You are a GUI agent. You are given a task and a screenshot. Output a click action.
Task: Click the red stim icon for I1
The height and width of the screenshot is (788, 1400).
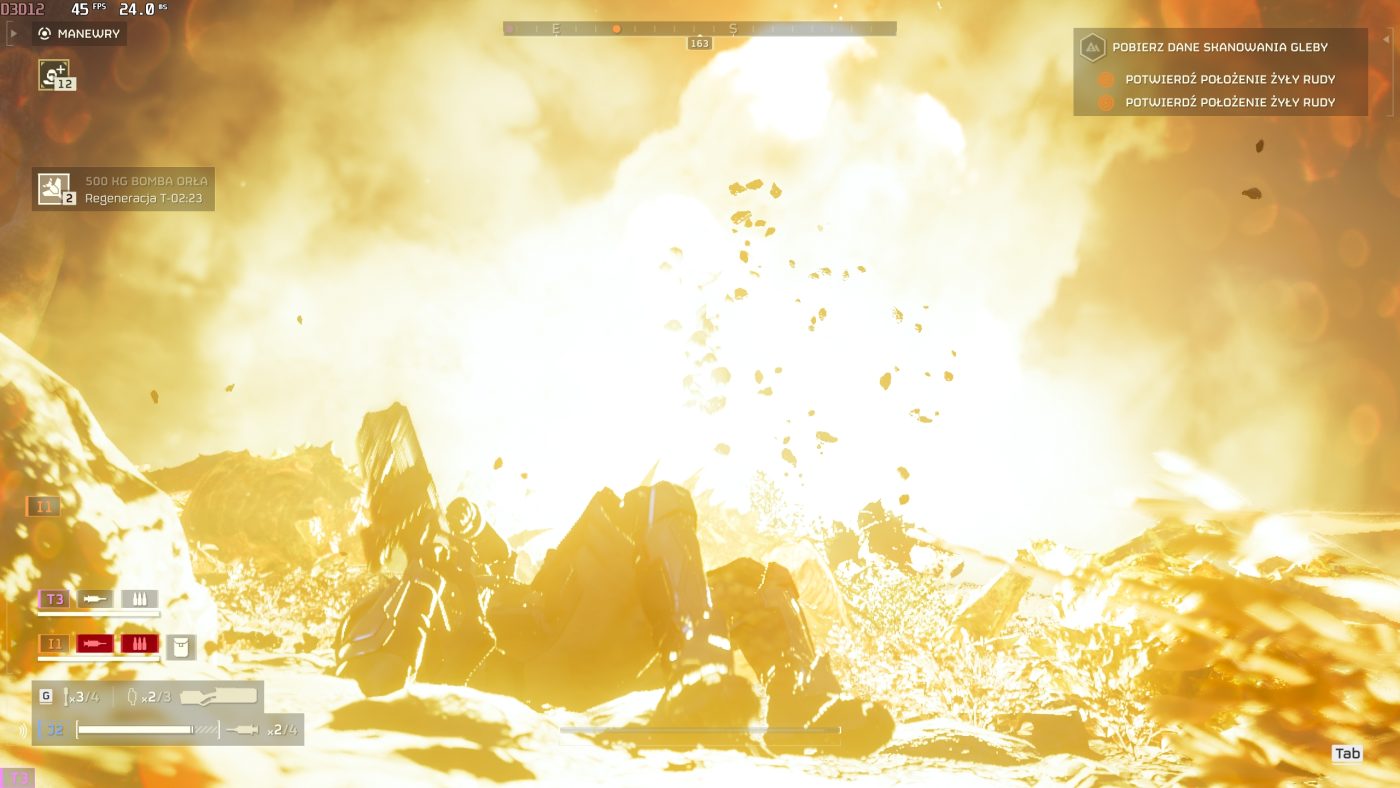click(95, 643)
